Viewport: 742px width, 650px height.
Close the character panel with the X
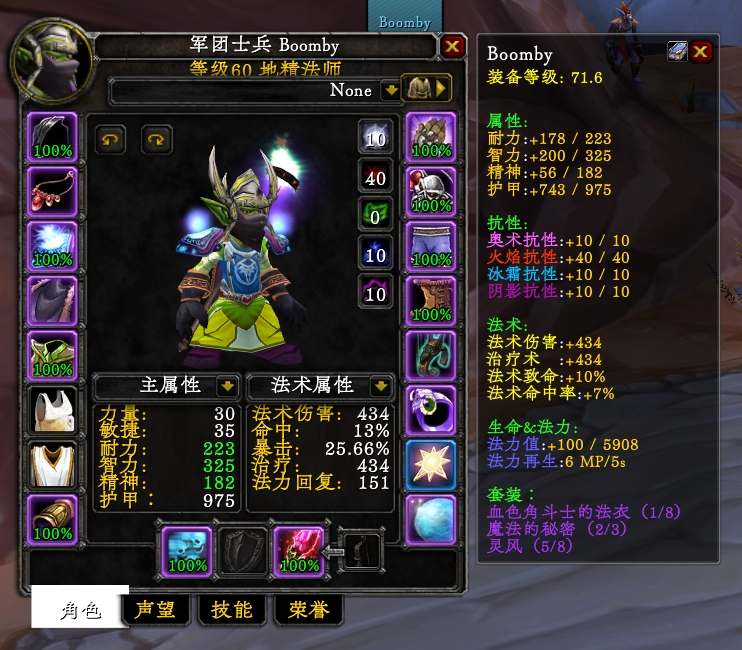[452, 46]
